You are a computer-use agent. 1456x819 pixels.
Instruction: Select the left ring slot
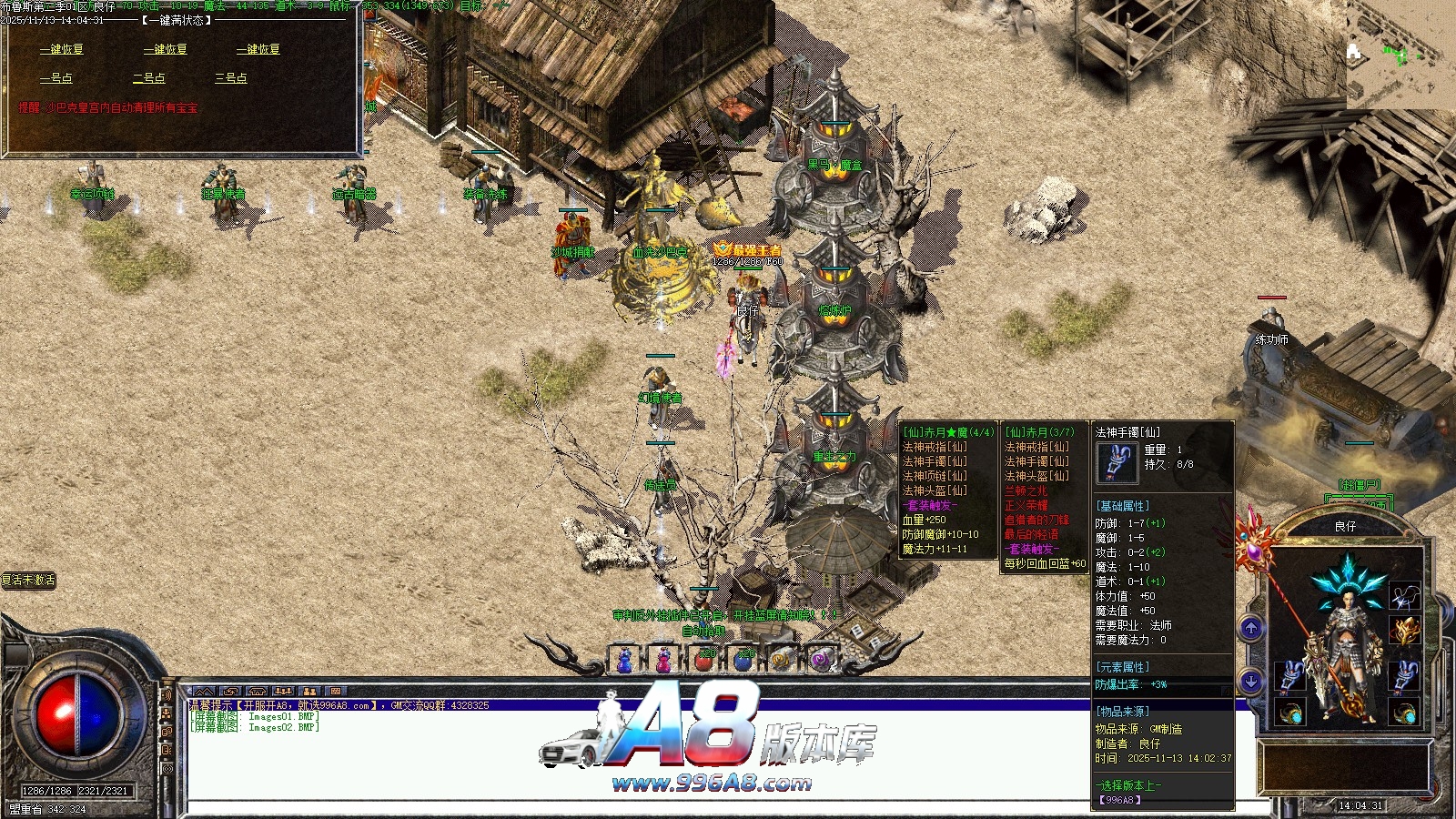1289,713
